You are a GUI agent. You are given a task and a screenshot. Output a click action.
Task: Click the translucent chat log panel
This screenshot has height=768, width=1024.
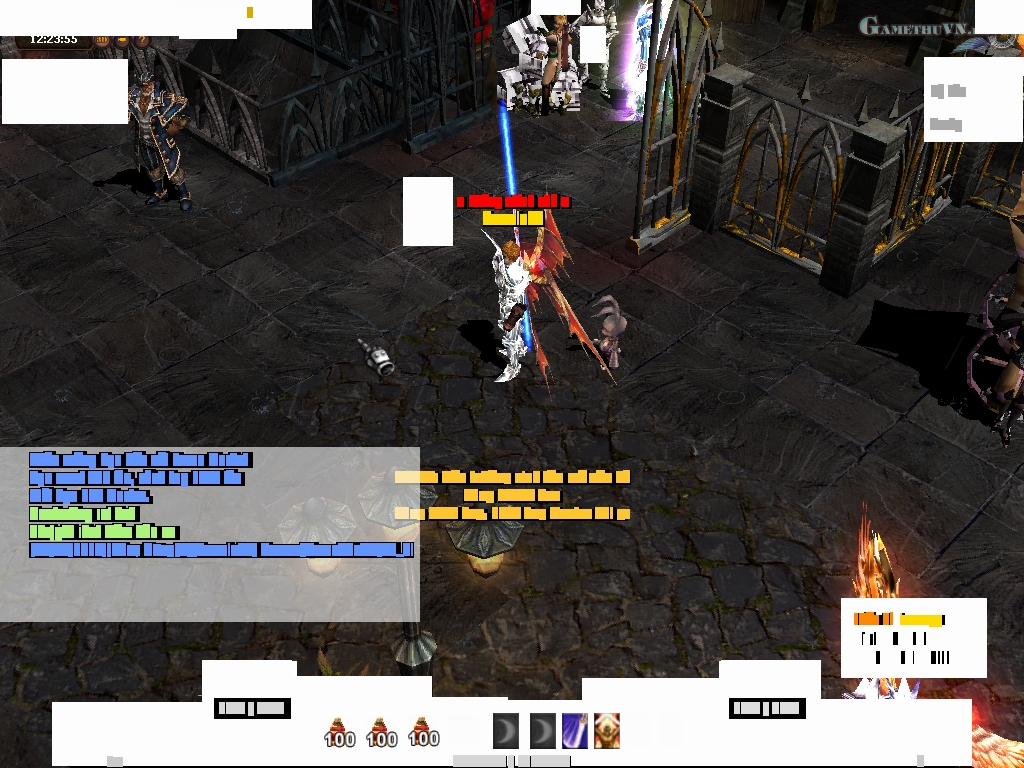point(210,590)
